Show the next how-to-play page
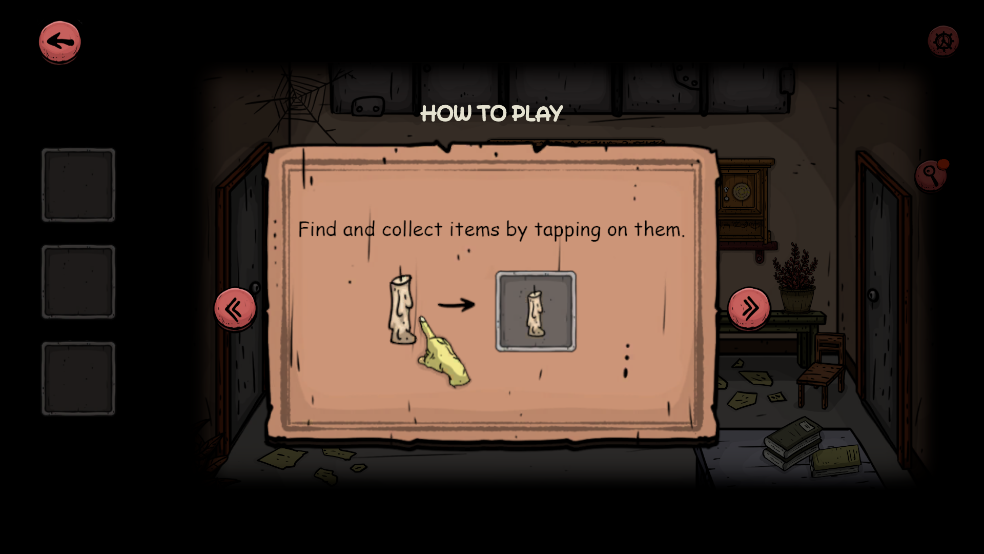984x554 pixels. (x=749, y=308)
